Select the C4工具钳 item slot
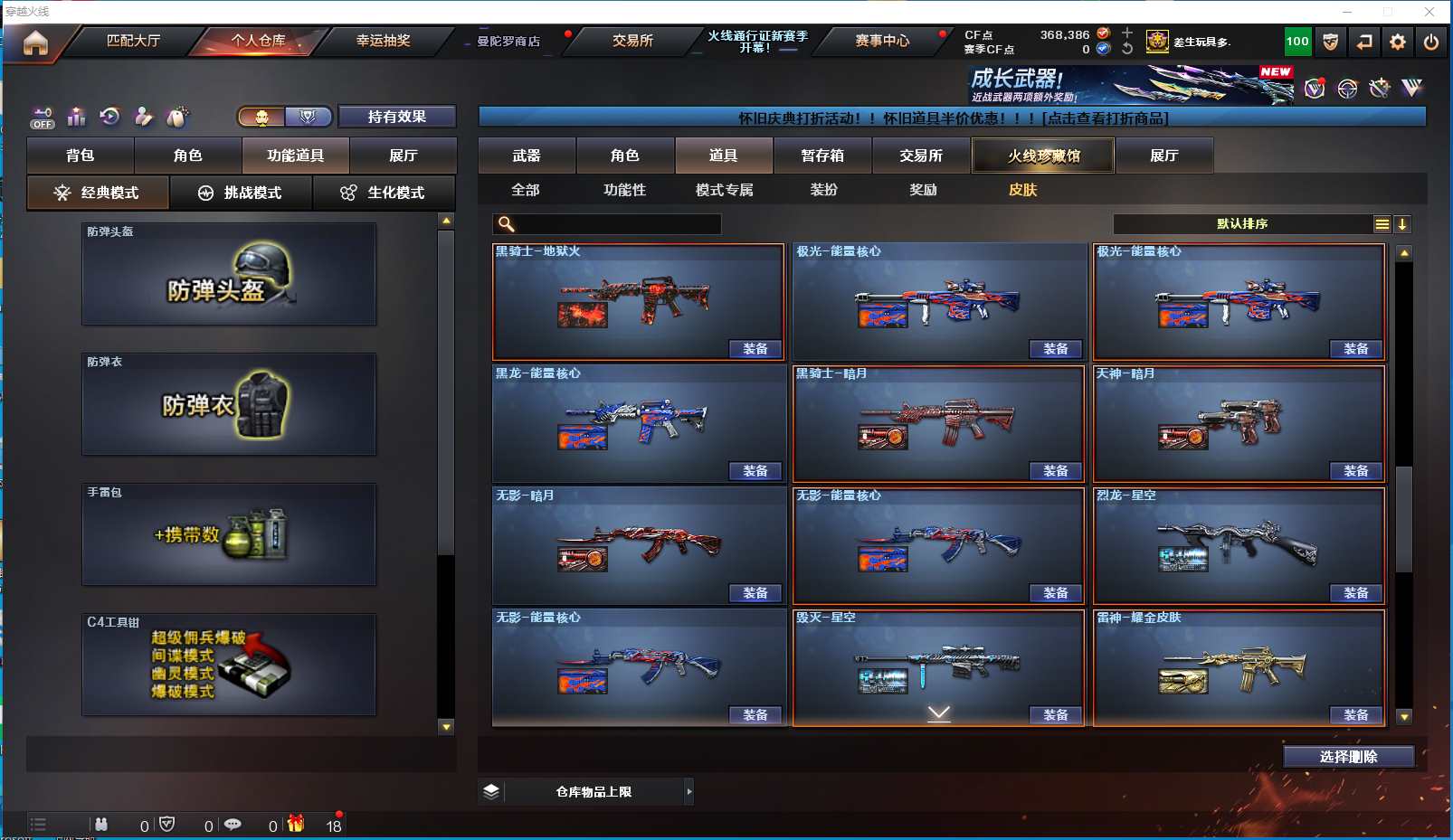Image resolution: width=1453 pixels, height=840 pixels. (229, 665)
